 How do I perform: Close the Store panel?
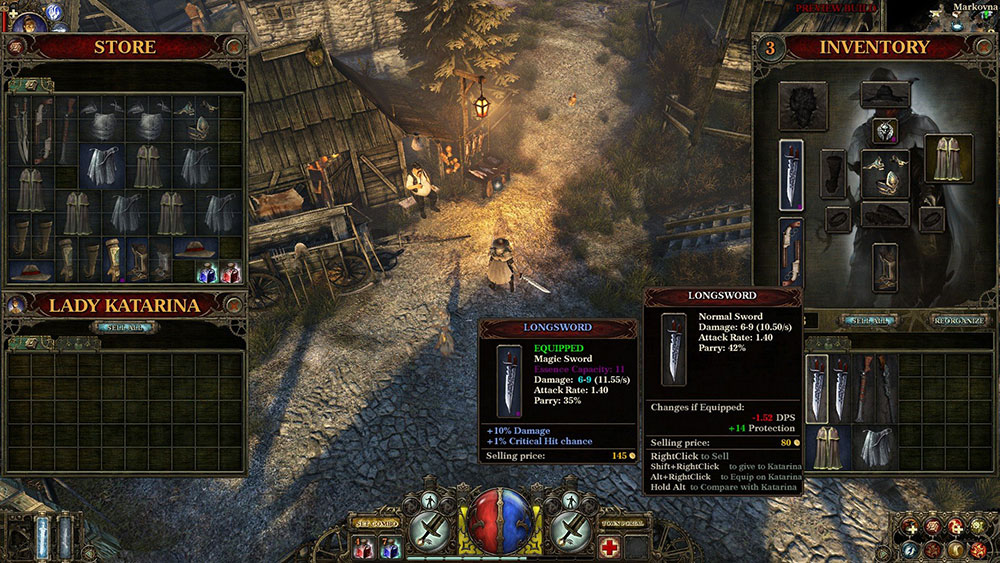(235, 46)
